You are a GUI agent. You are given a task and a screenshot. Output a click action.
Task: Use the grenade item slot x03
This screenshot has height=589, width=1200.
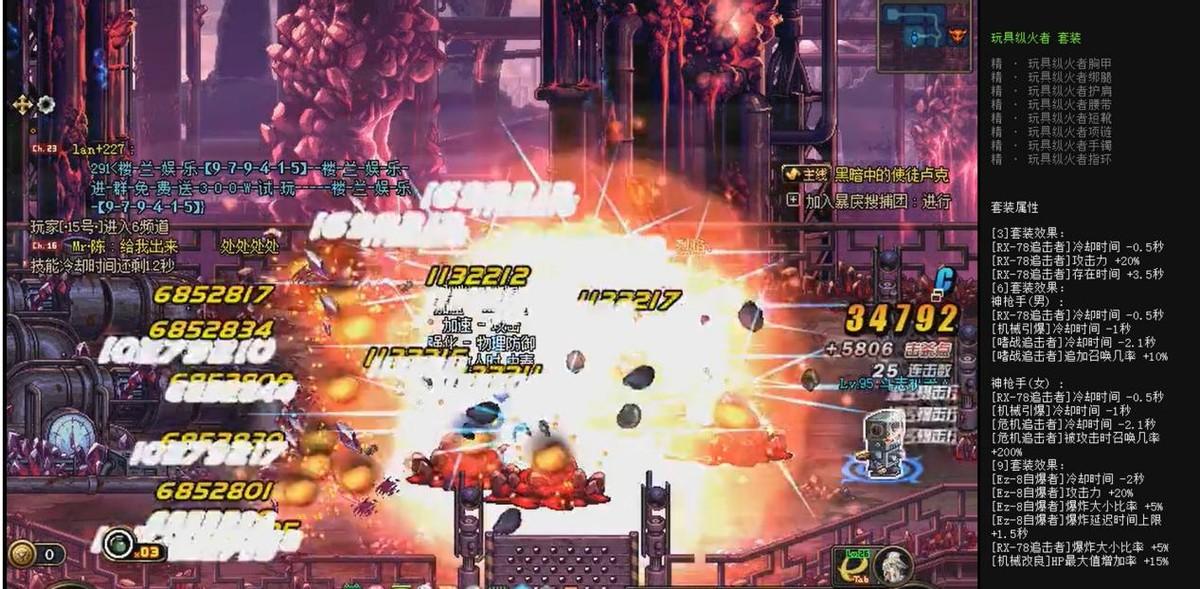tap(119, 545)
